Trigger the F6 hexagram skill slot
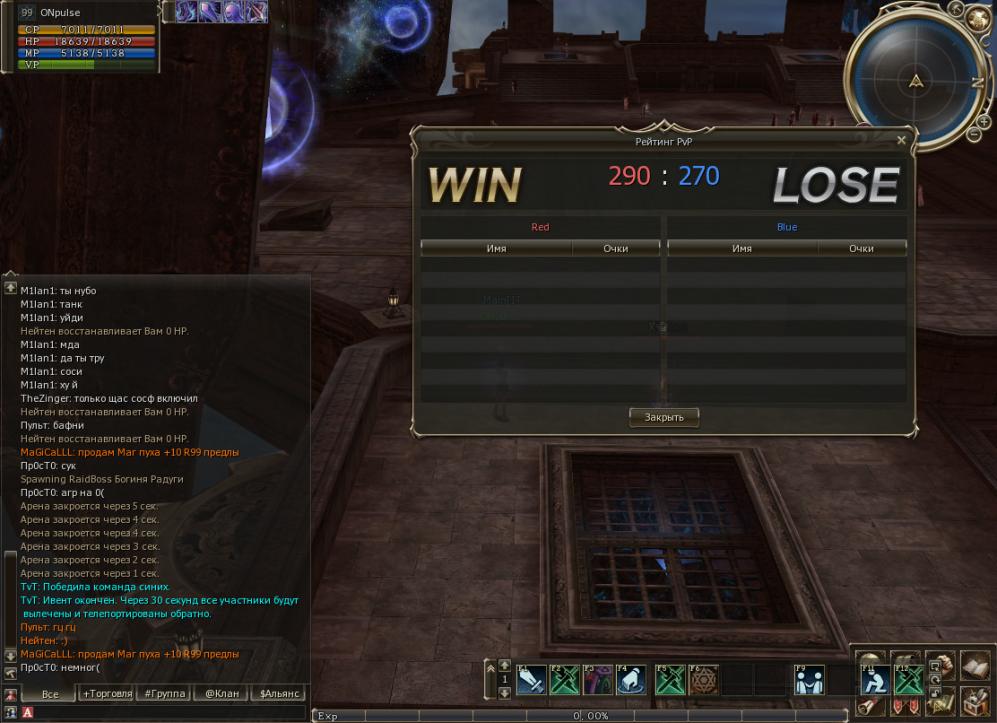Viewport: 997px width, 723px height. (704, 680)
